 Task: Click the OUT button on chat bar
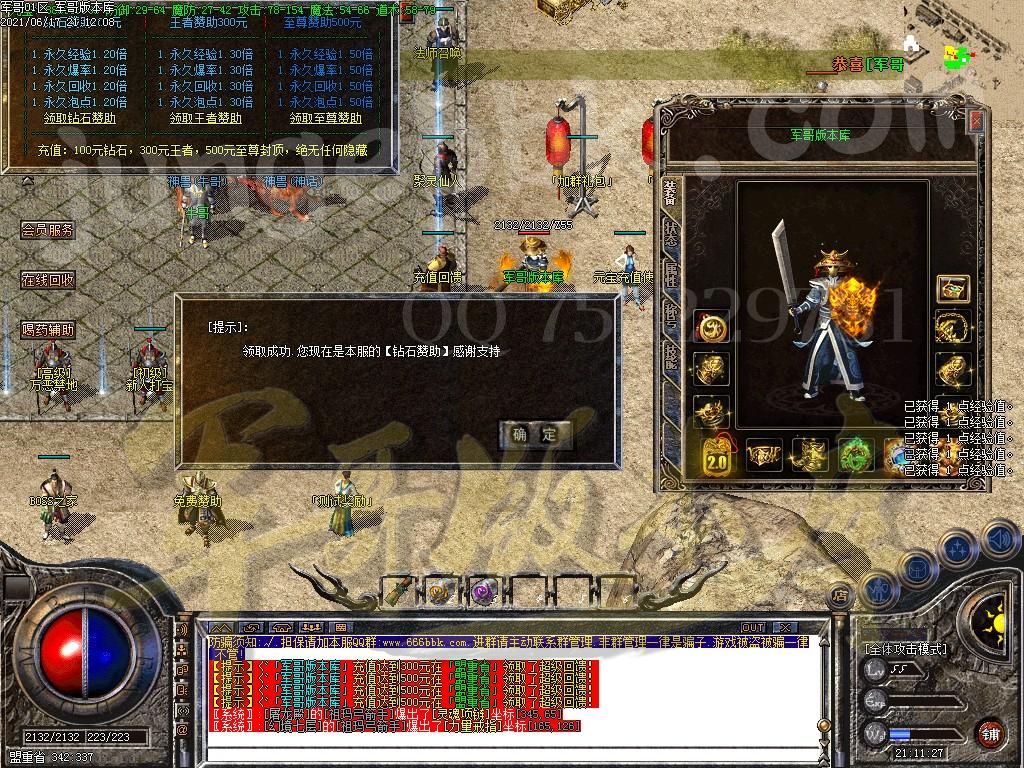coord(752,628)
